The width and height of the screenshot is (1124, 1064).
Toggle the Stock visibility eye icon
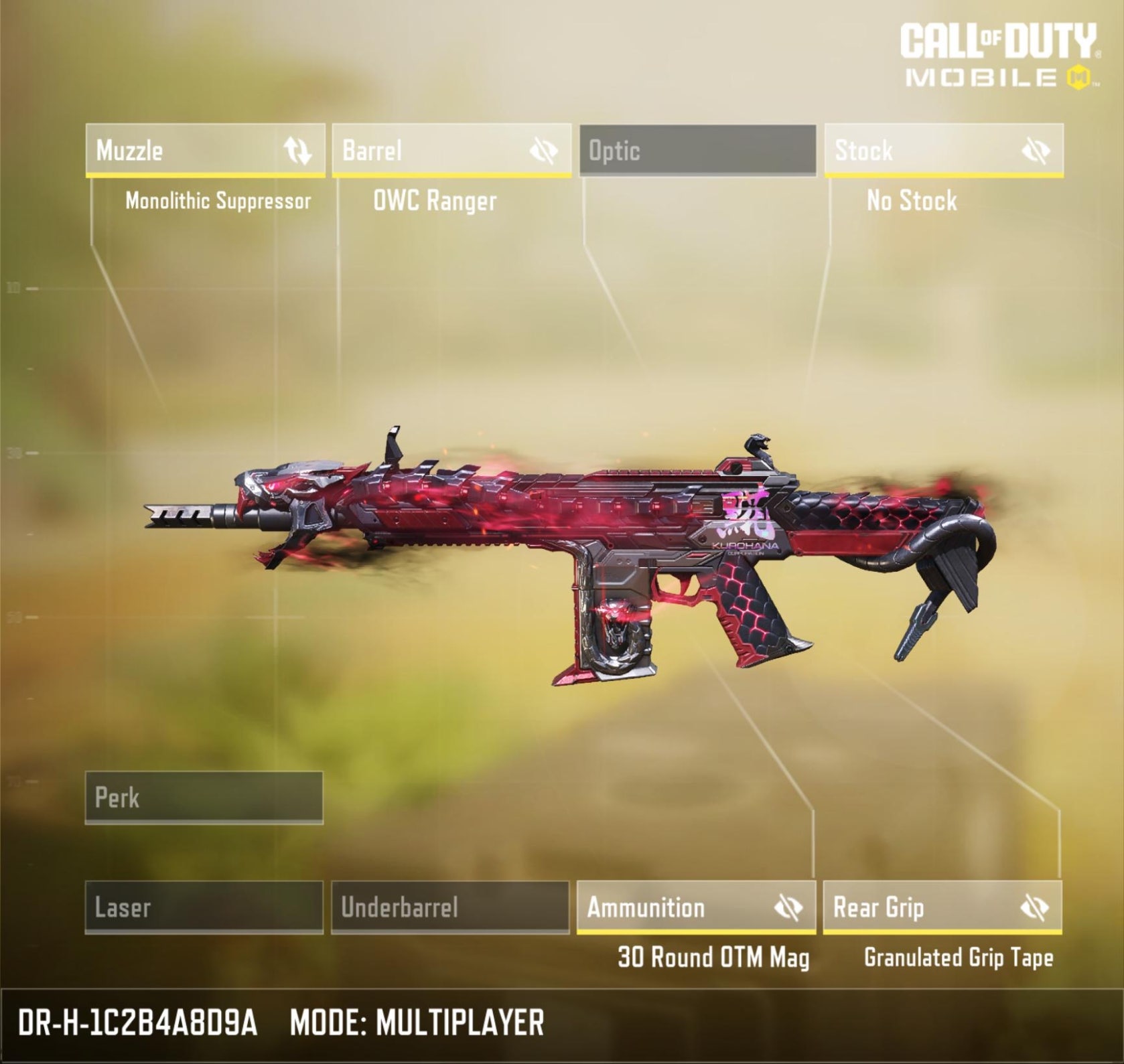point(1036,151)
